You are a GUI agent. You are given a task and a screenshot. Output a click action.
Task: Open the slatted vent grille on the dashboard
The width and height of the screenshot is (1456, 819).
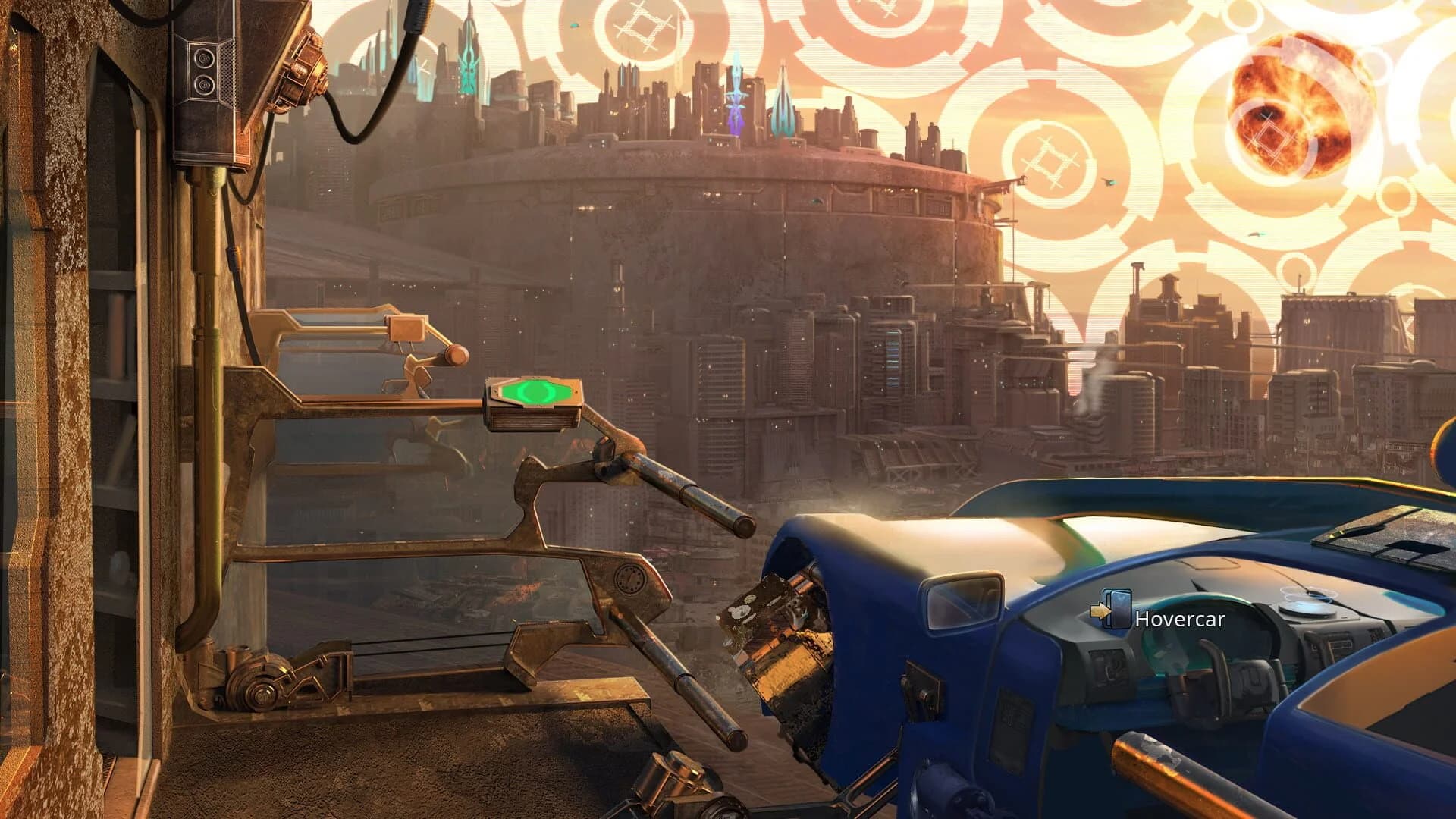1341,645
